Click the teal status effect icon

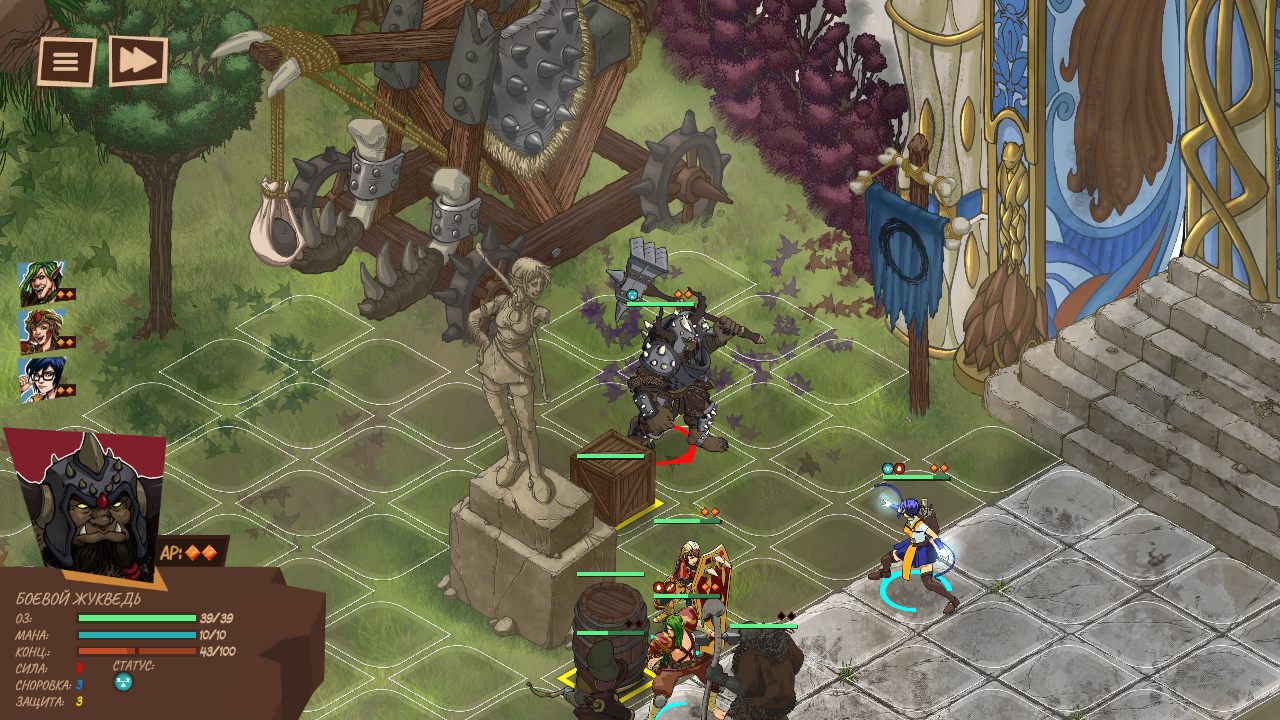click(x=124, y=682)
